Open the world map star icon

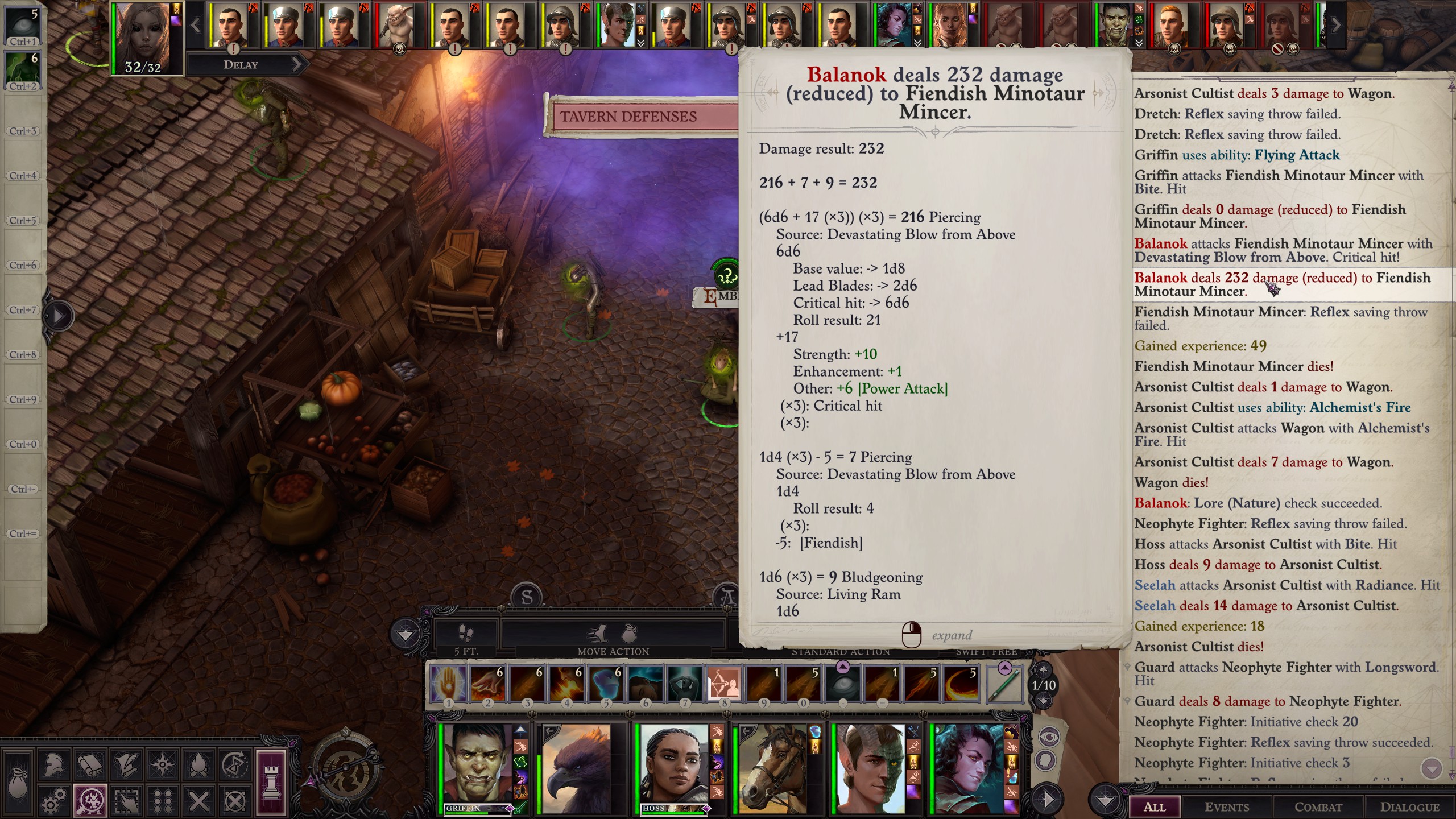coord(162,764)
